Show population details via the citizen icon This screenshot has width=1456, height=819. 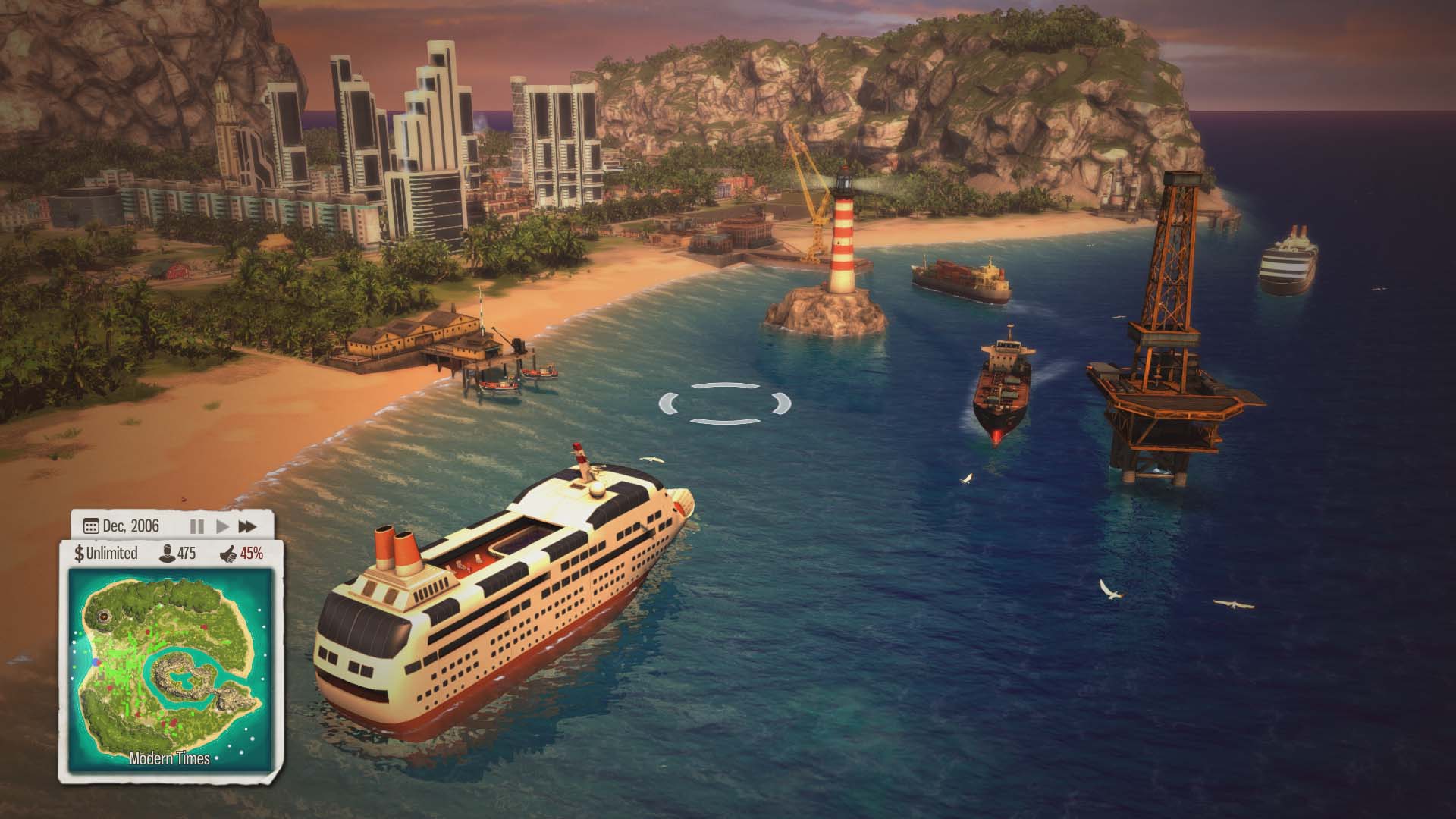(x=165, y=554)
